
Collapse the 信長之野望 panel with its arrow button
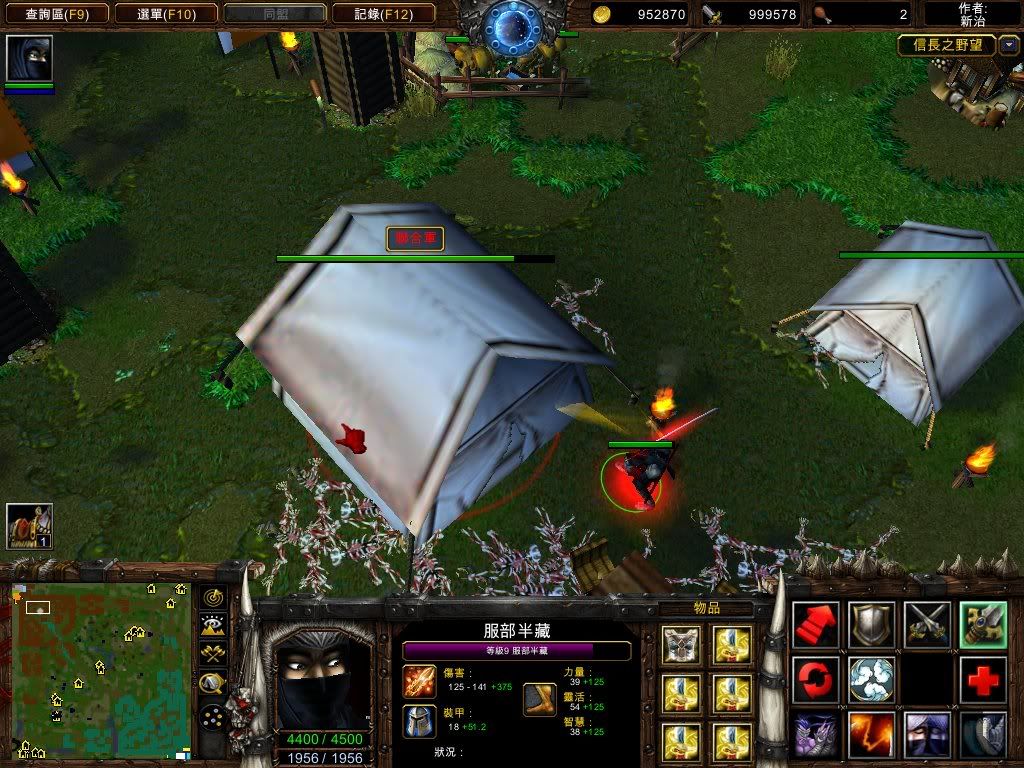pos(1009,45)
